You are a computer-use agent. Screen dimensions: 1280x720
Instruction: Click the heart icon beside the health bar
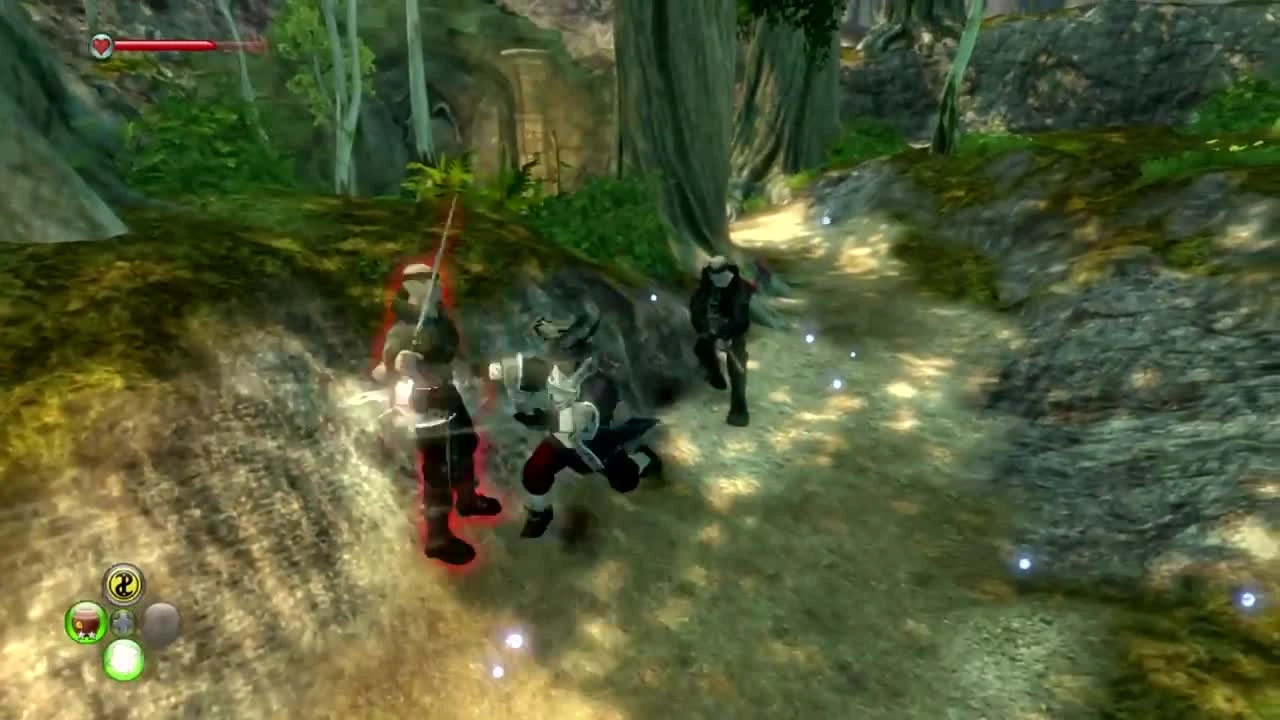[x=100, y=44]
